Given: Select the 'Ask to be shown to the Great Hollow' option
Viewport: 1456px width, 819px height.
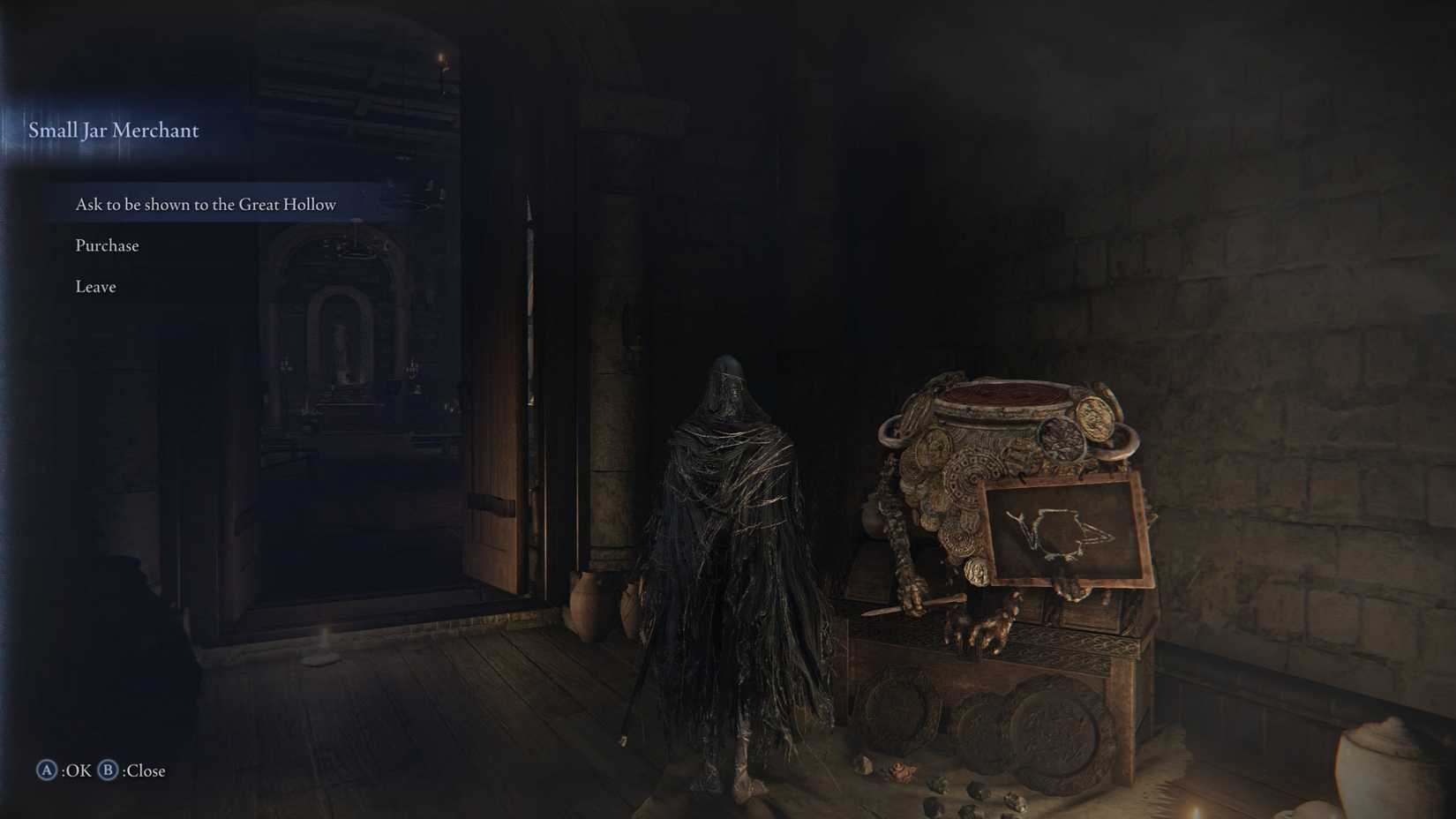Looking at the screenshot, I should [x=205, y=204].
